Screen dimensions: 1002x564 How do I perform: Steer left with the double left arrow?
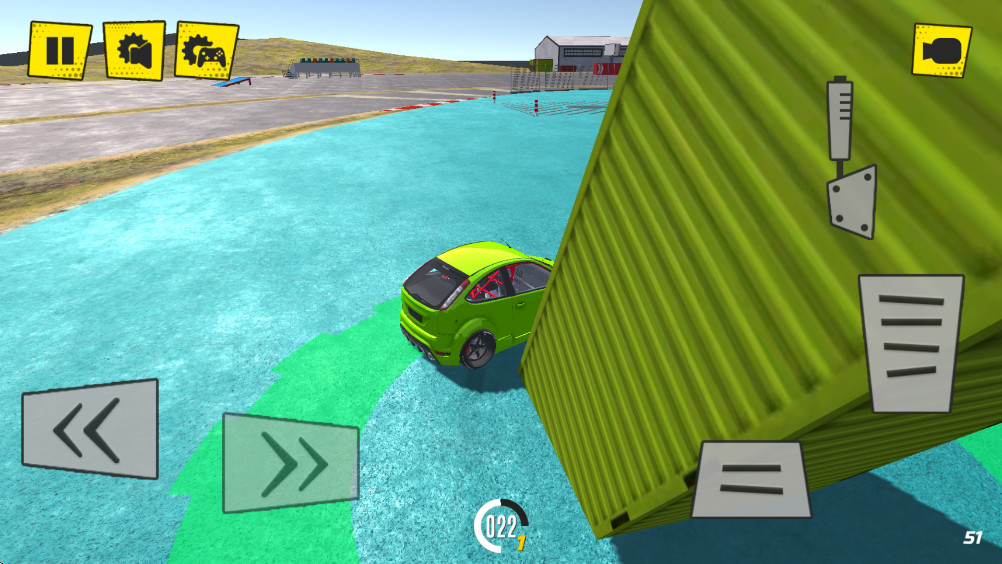[90, 428]
